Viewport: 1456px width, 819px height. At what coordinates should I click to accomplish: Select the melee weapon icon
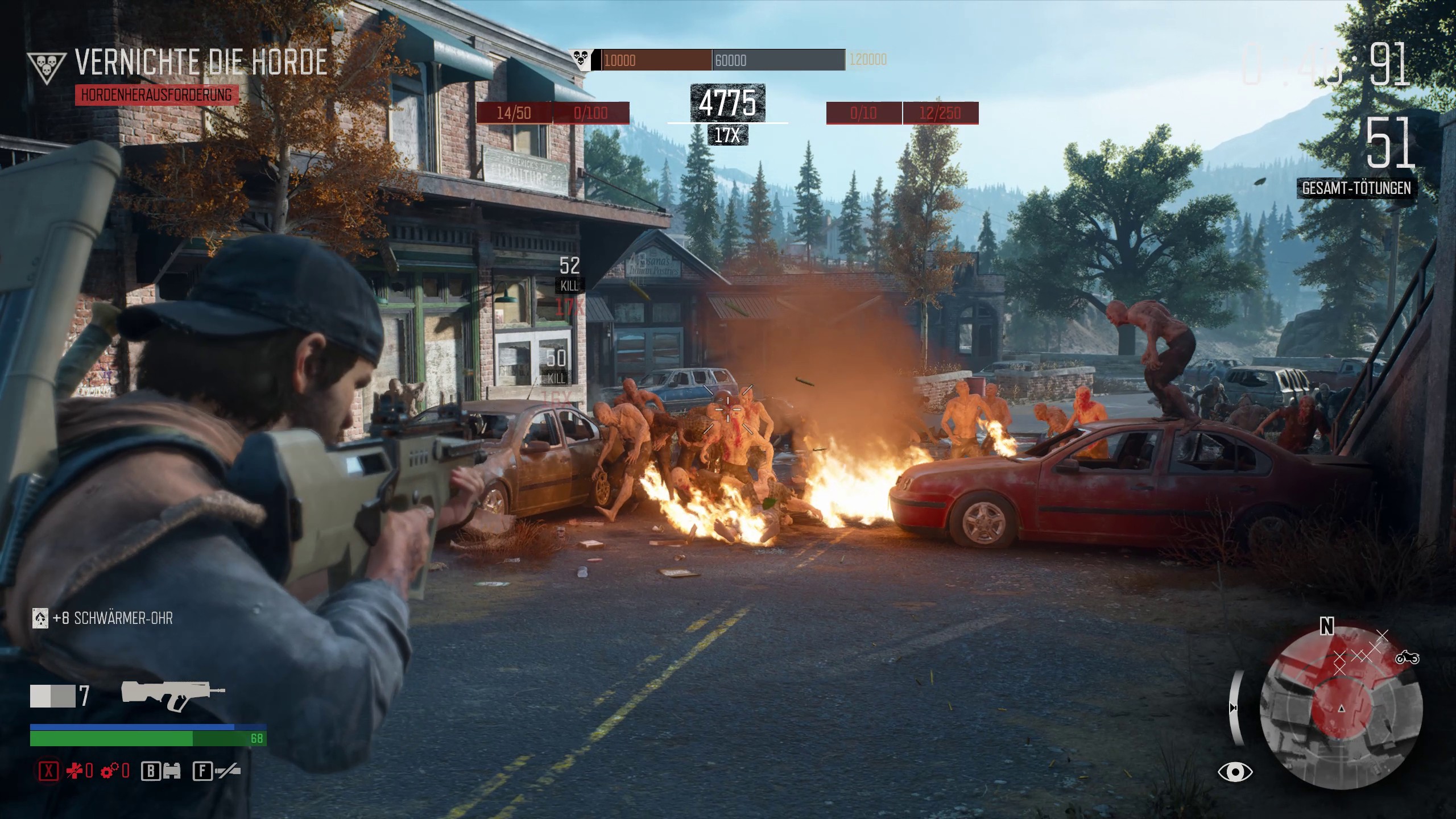point(228,771)
